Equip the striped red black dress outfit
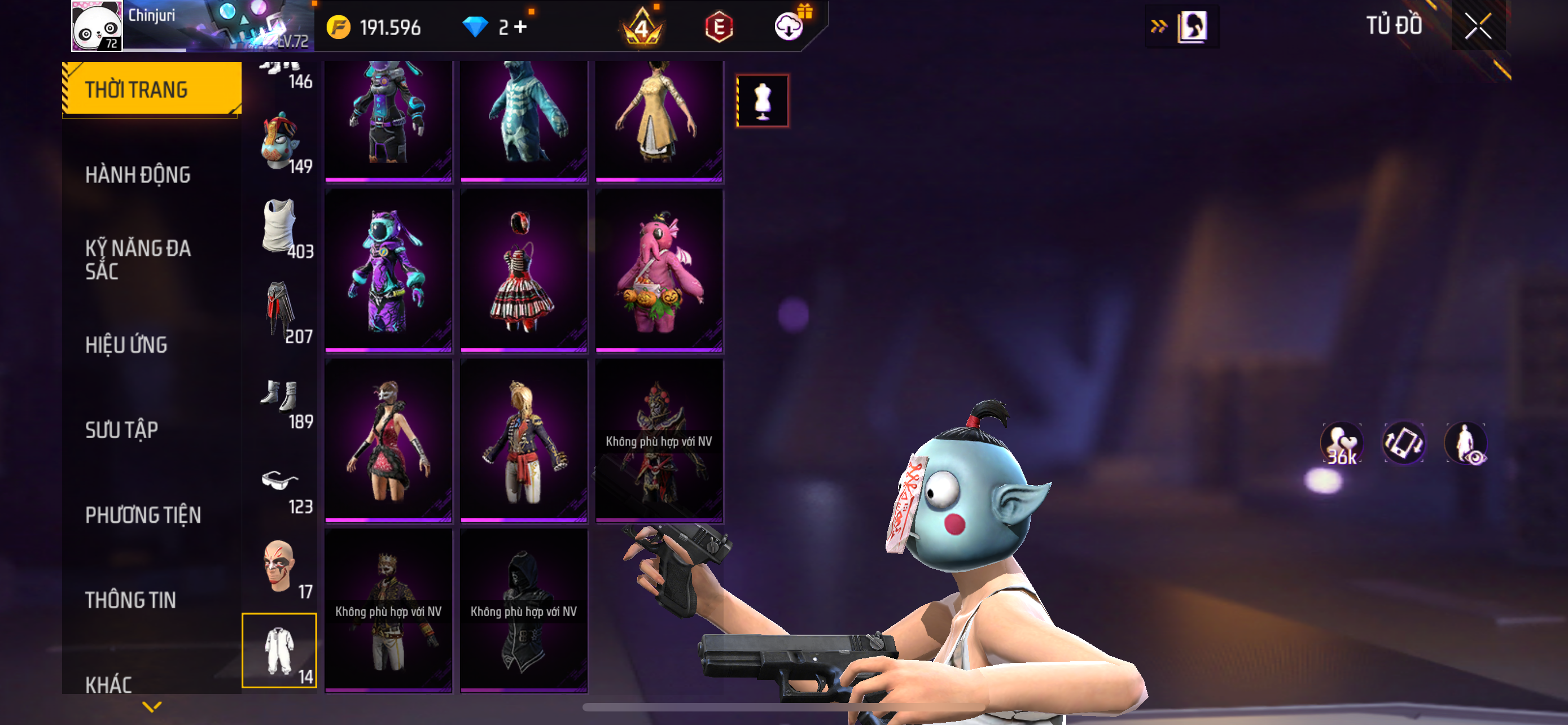Image resolution: width=1568 pixels, height=725 pixels. pyautogui.click(x=523, y=271)
